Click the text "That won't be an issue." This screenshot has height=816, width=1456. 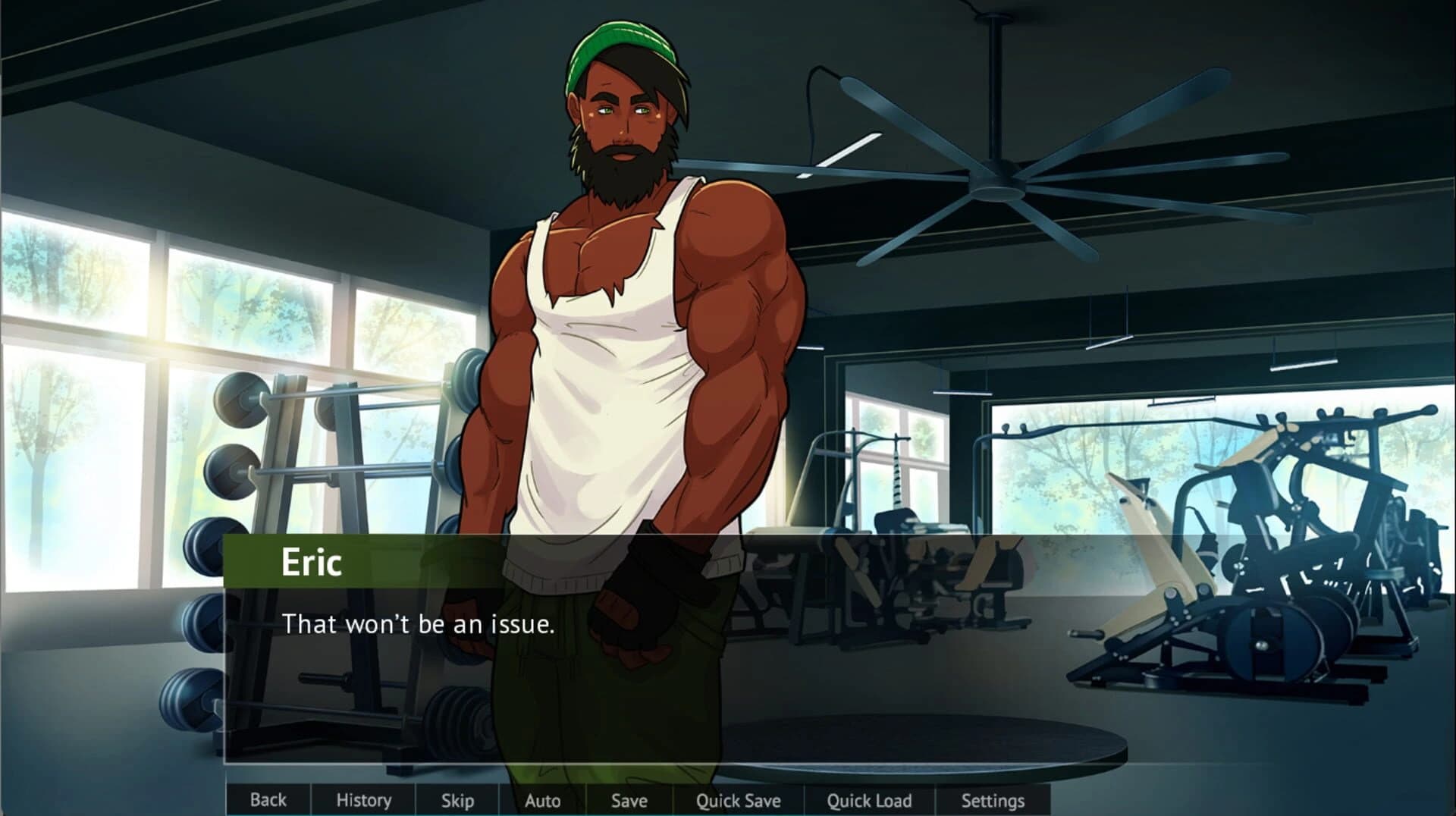[x=419, y=625]
